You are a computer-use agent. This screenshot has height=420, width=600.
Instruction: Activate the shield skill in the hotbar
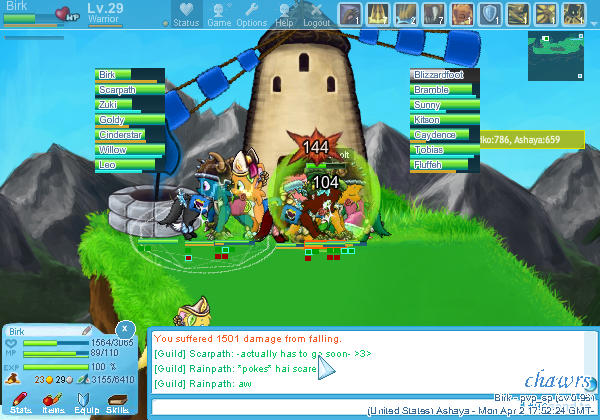(491, 14)
